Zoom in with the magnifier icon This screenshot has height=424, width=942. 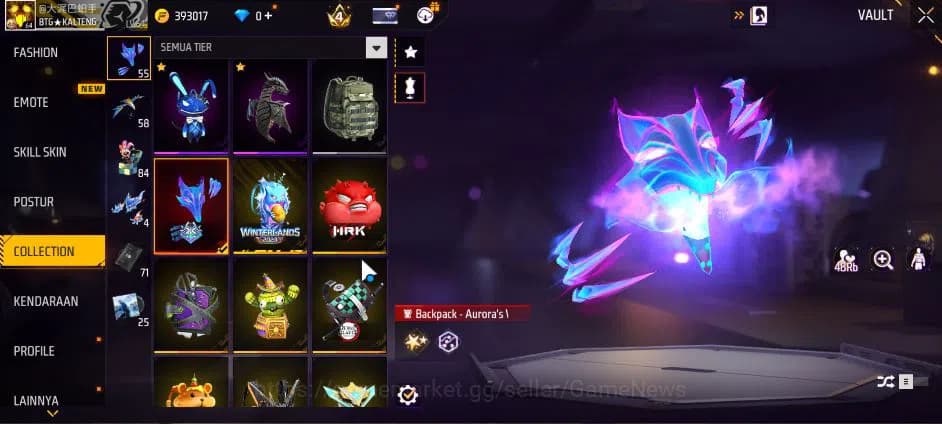click(883, 260)
